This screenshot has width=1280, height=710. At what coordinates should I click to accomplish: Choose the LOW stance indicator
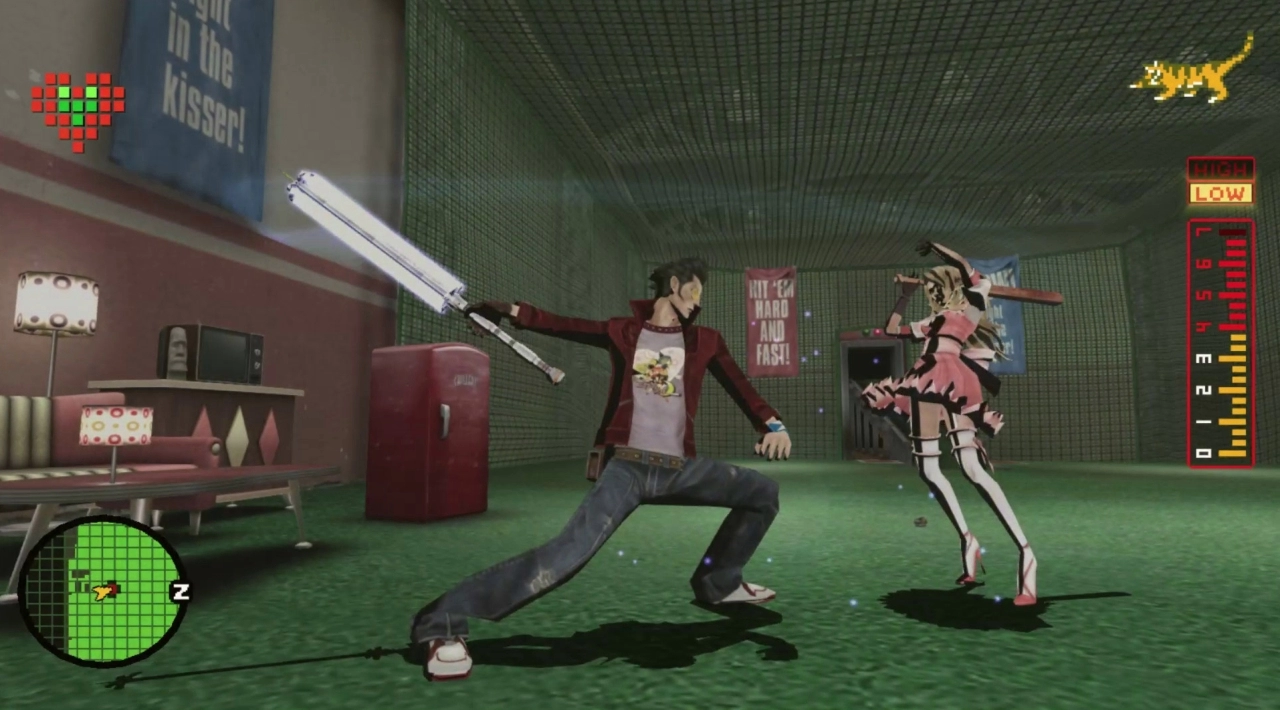[x=1220, y=194]
